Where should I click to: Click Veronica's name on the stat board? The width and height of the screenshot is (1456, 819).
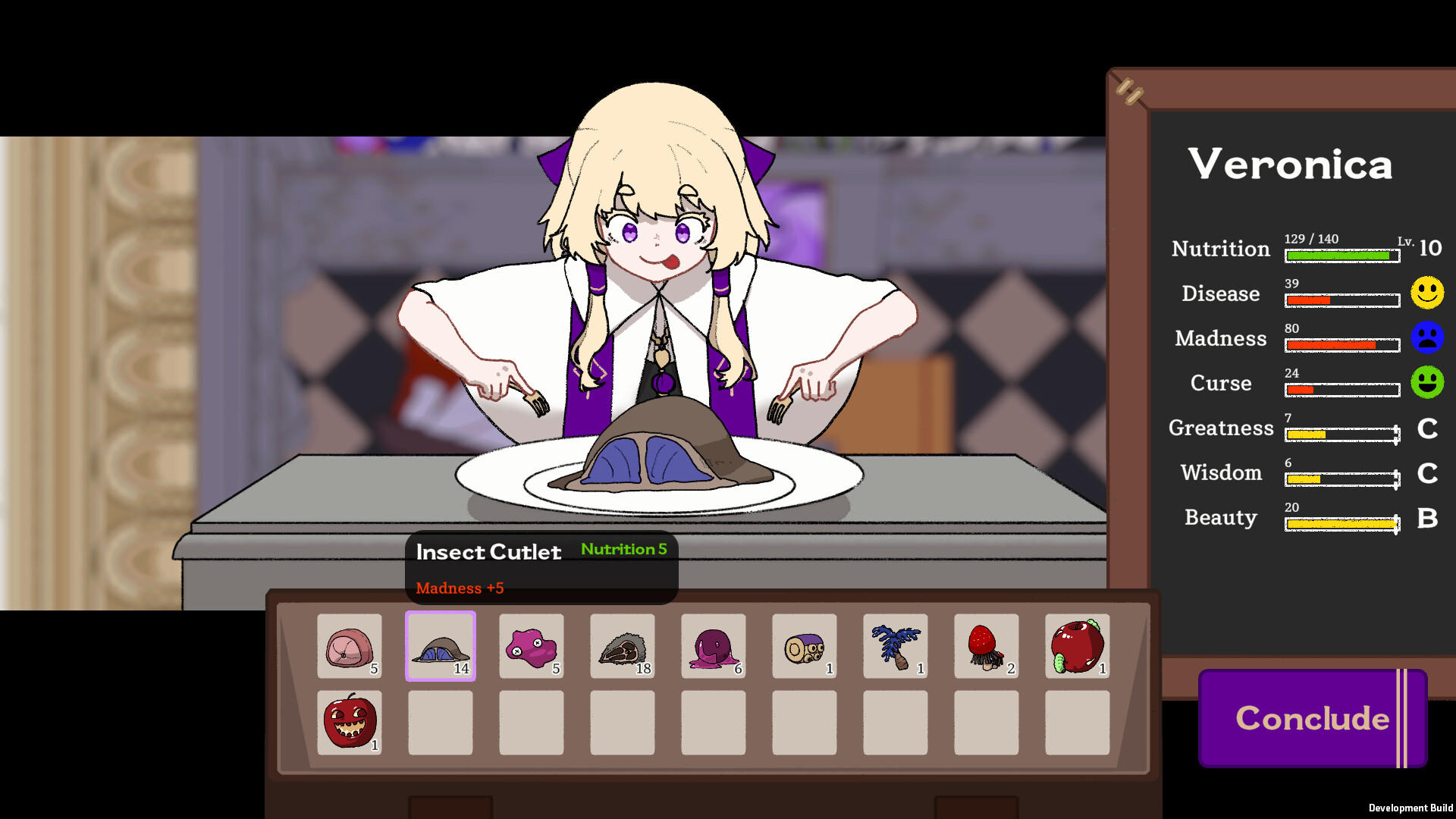point(1289,164)
